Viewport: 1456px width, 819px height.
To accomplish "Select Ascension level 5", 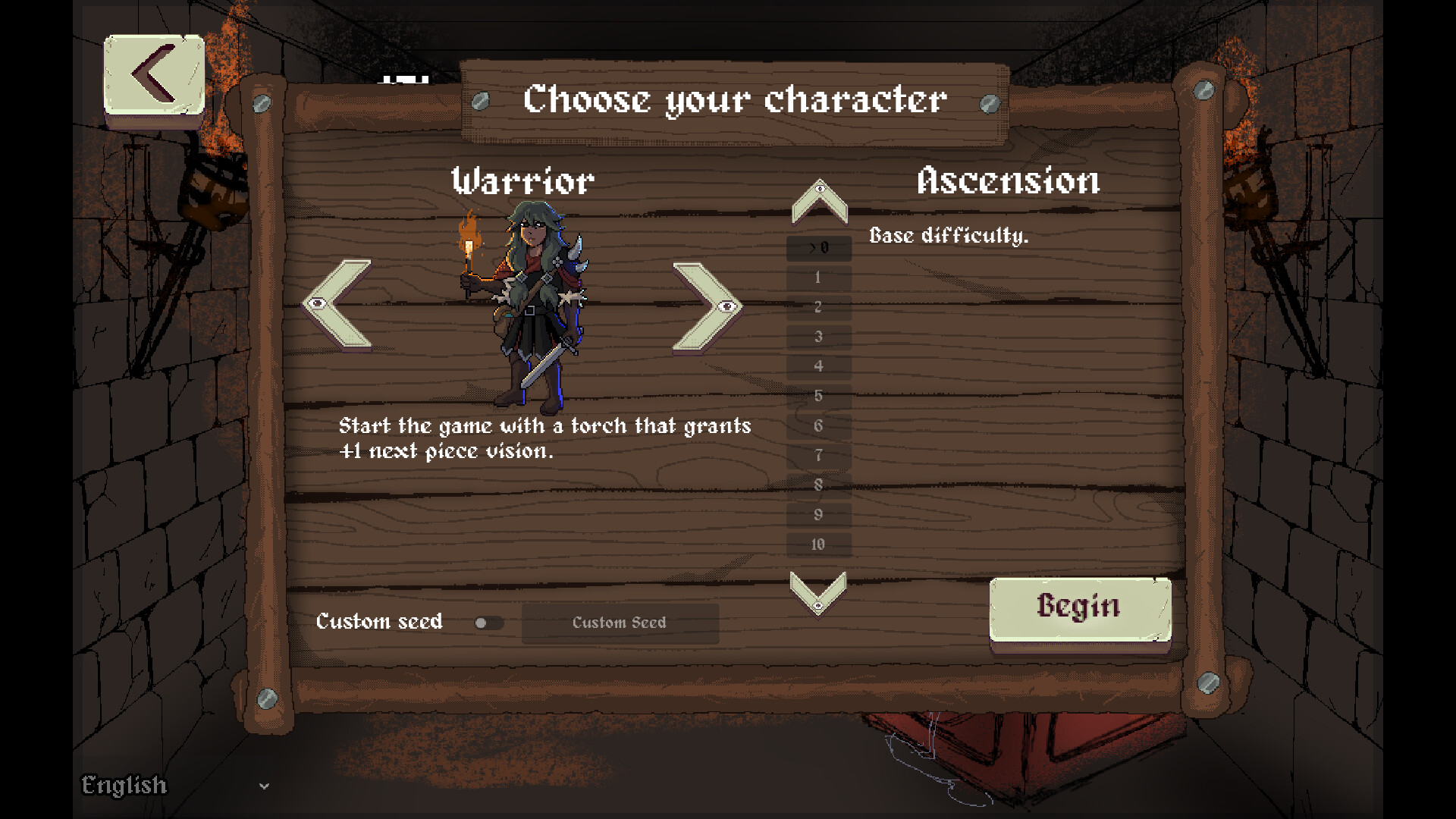I will 818,395.
